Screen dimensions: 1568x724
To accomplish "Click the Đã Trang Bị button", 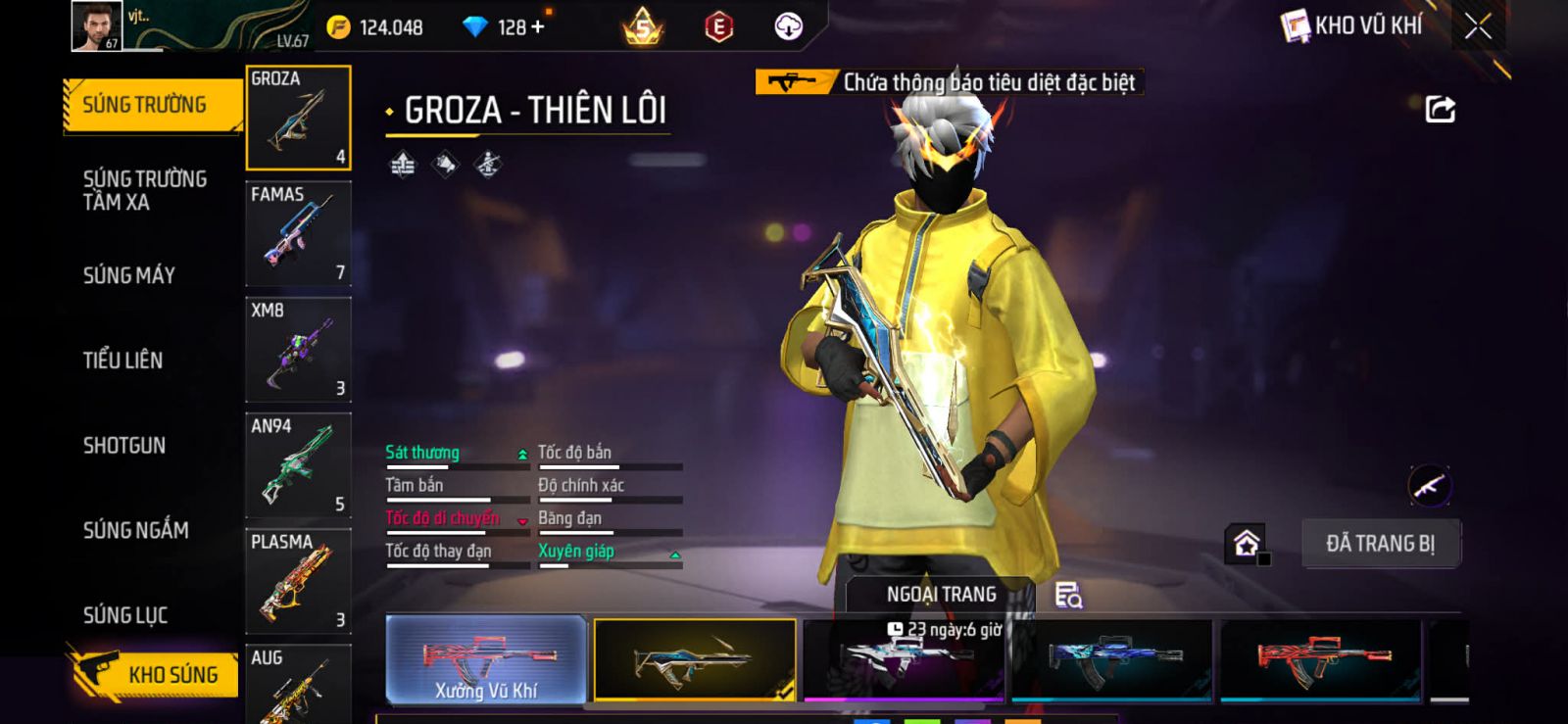I will pyautogui.click(x=1380, y=544).
